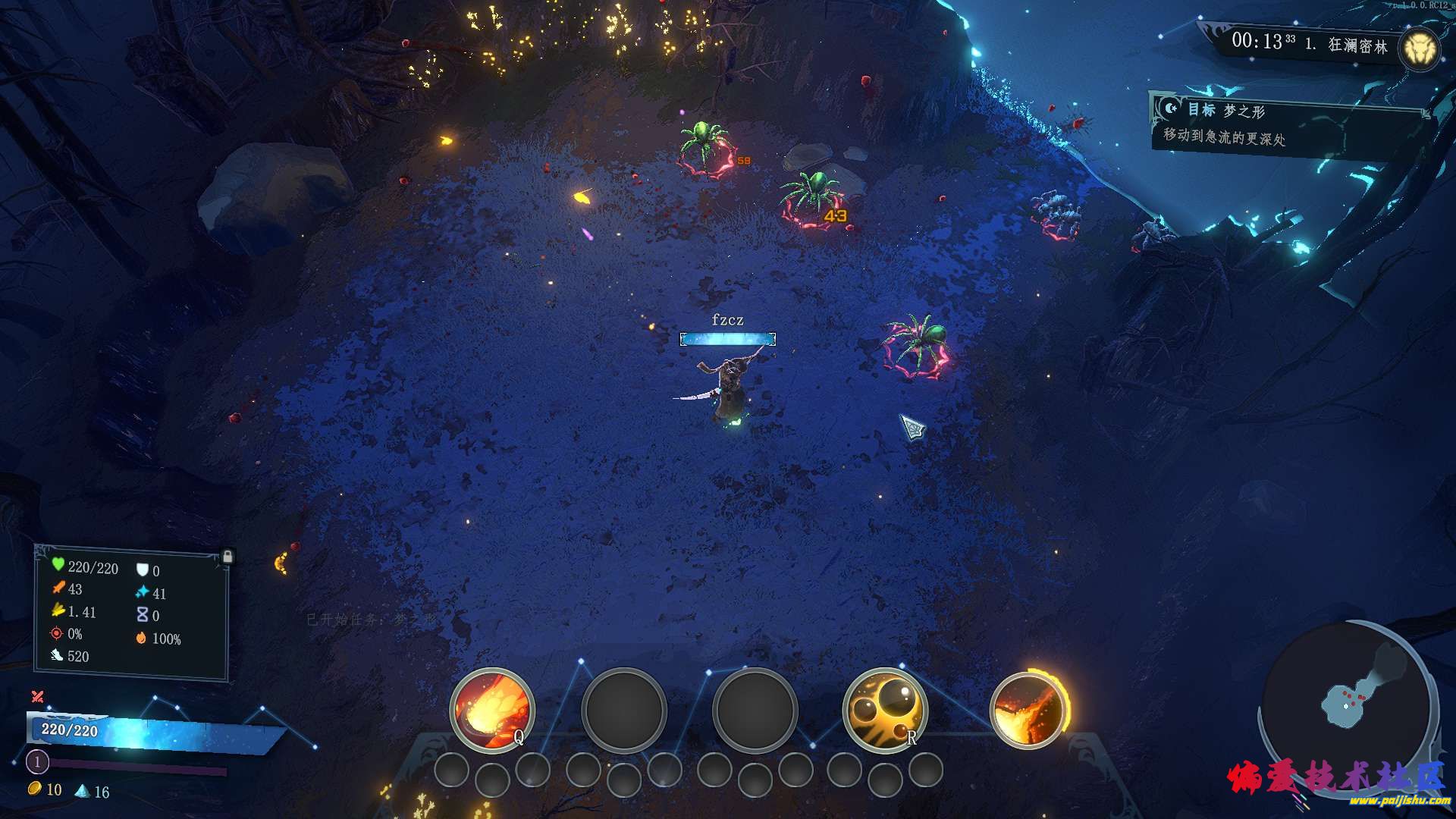Image resolution: width=1456 pixels, height=819 pixels.
Task: Open the paljishu.com watermark link
Action: pos(1398,800)
